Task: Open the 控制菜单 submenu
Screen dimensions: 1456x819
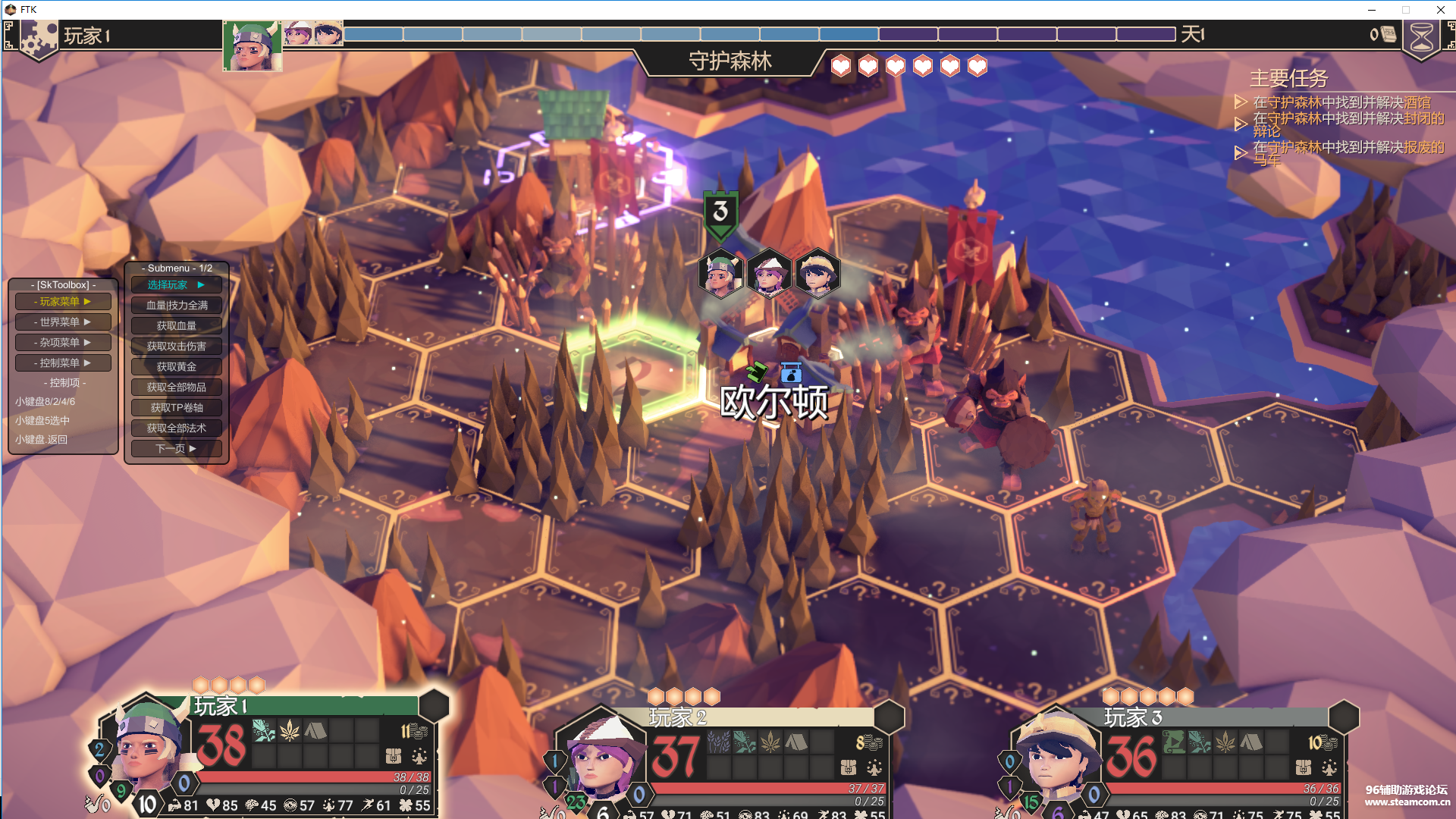Action: pos(63,363)
